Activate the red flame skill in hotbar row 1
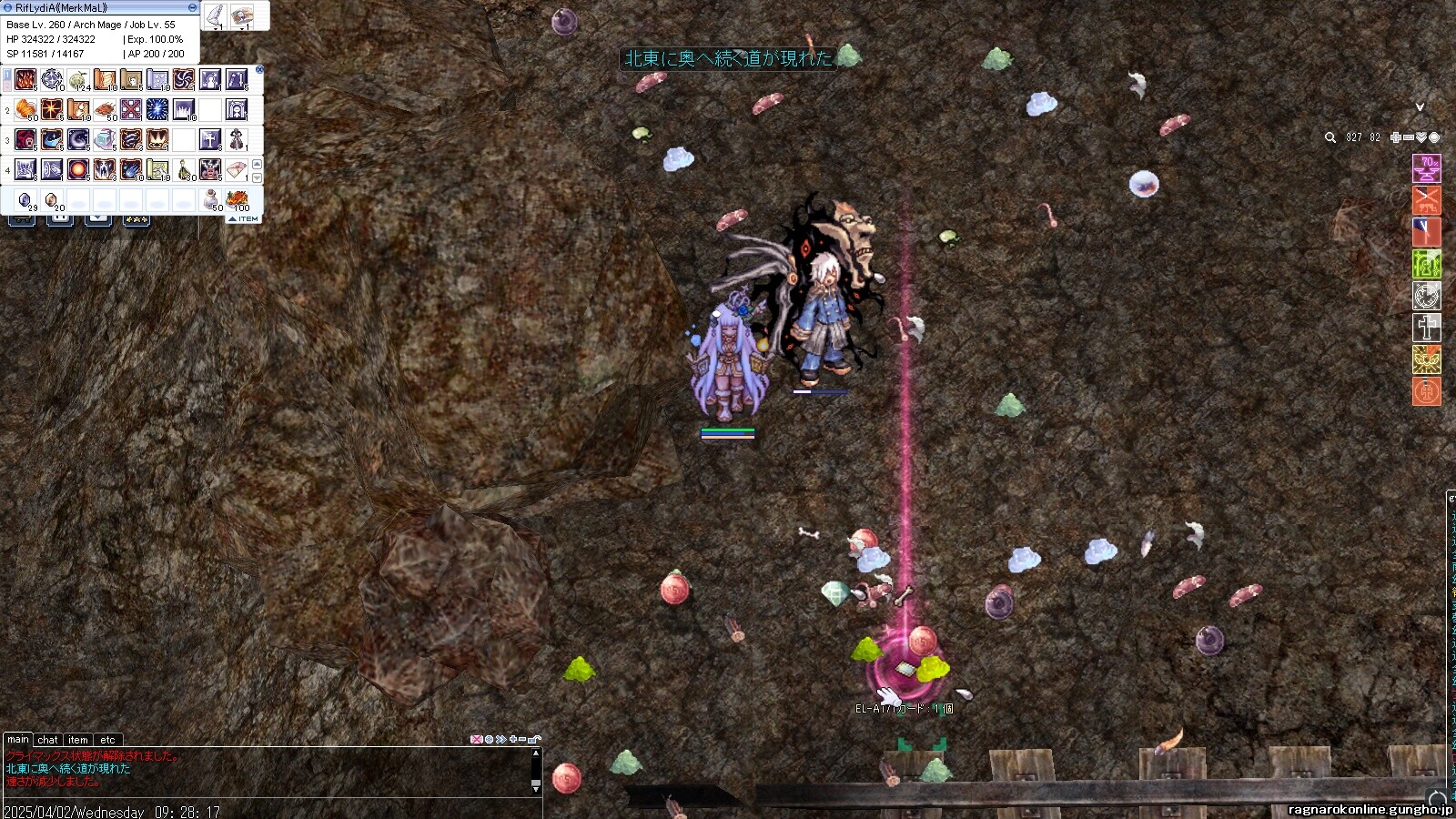1456x819 pixels. click(25, 80)
